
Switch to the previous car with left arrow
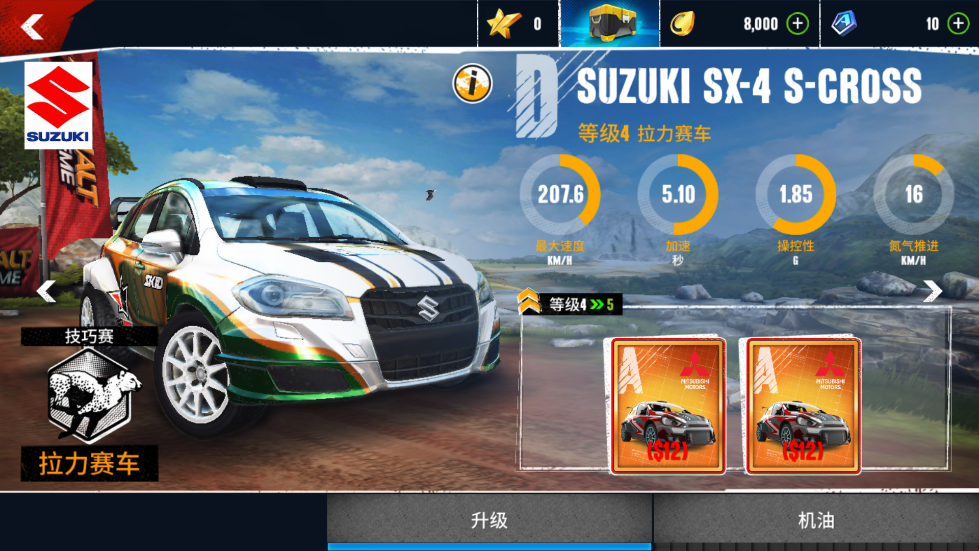point(46,291)
